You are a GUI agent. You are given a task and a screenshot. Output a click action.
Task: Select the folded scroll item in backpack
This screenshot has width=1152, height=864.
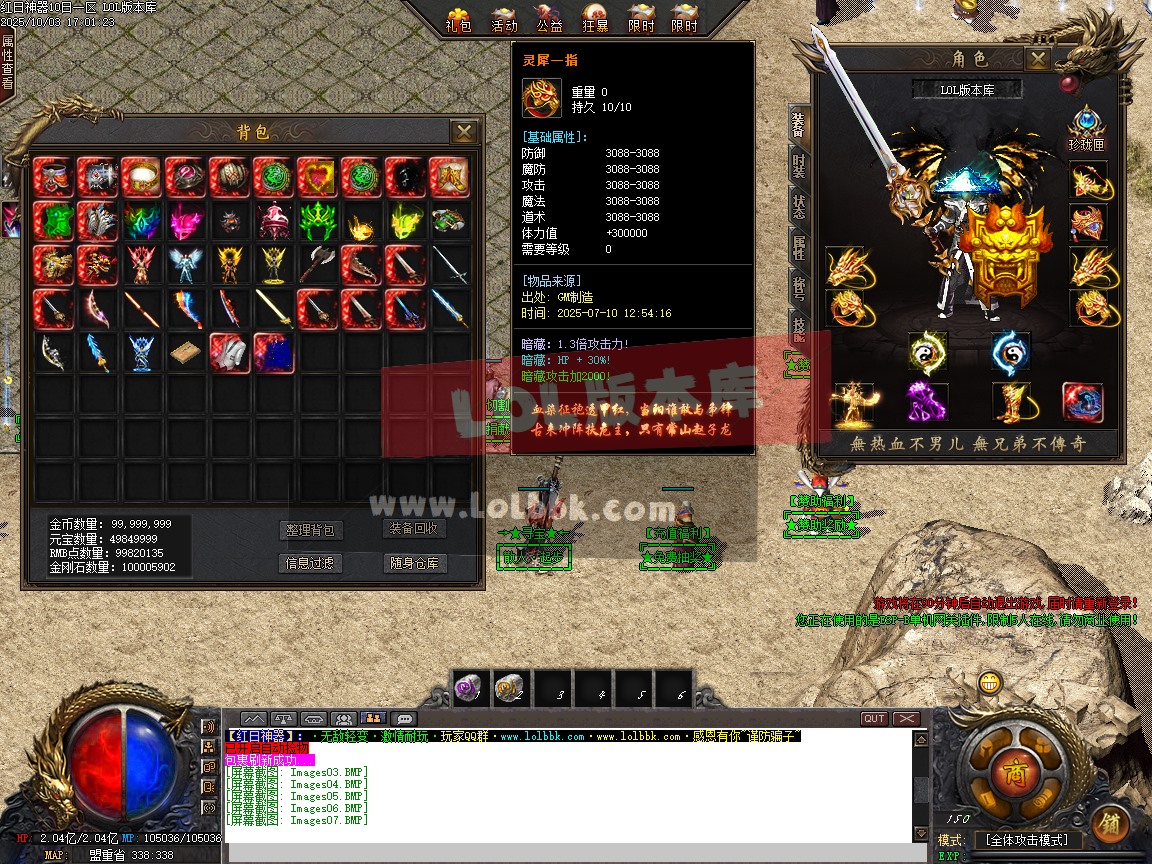(184, 352)
